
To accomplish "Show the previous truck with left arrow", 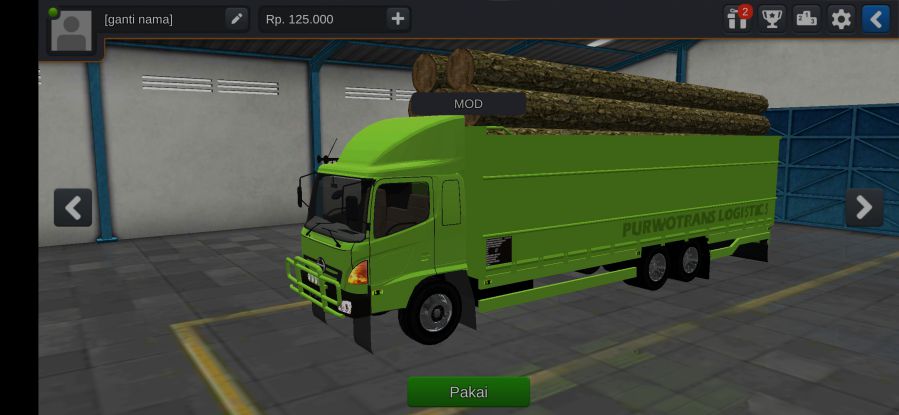I will click(x=73, y=208).
